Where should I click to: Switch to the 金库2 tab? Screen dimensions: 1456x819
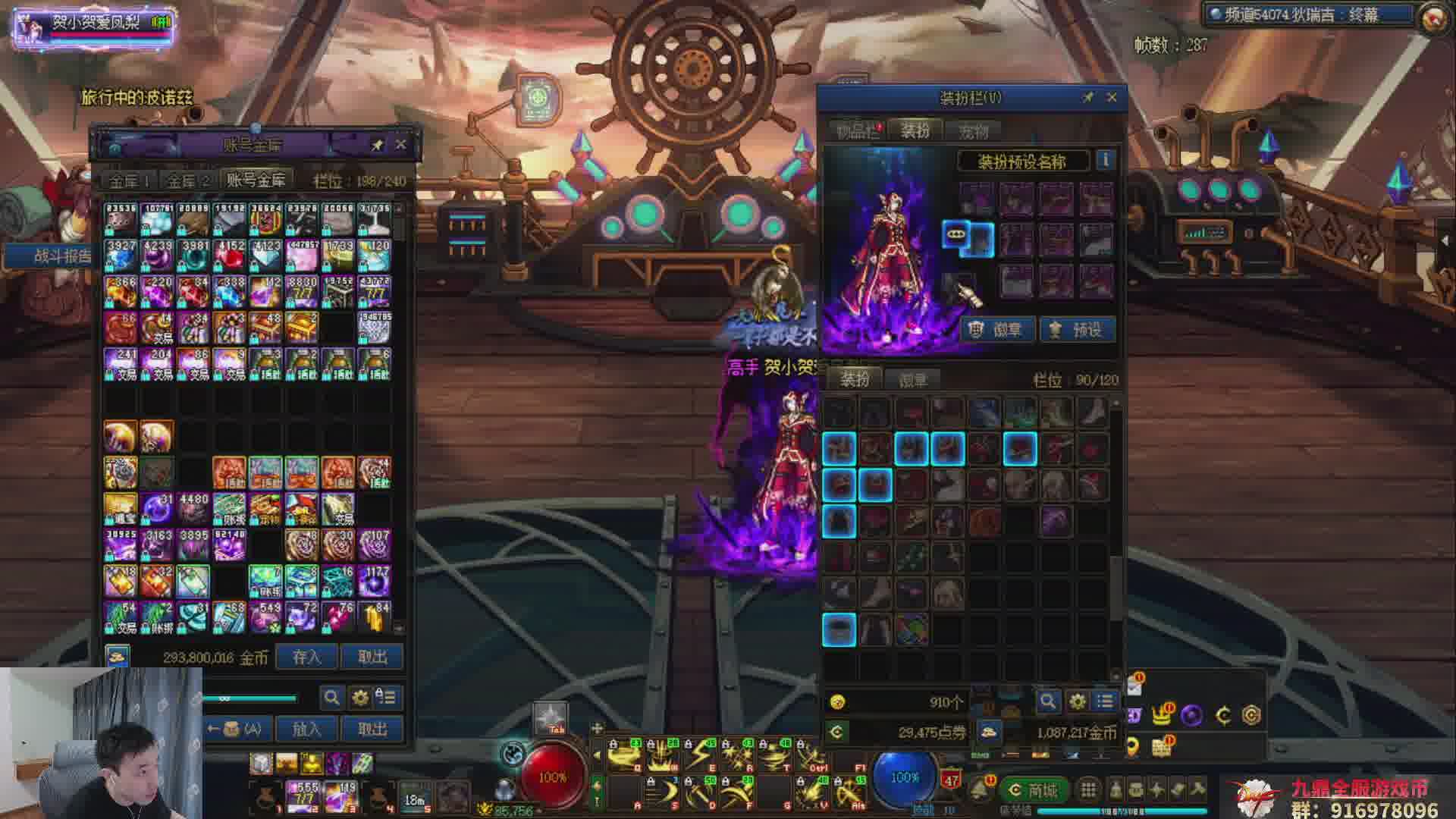point(187,180)
